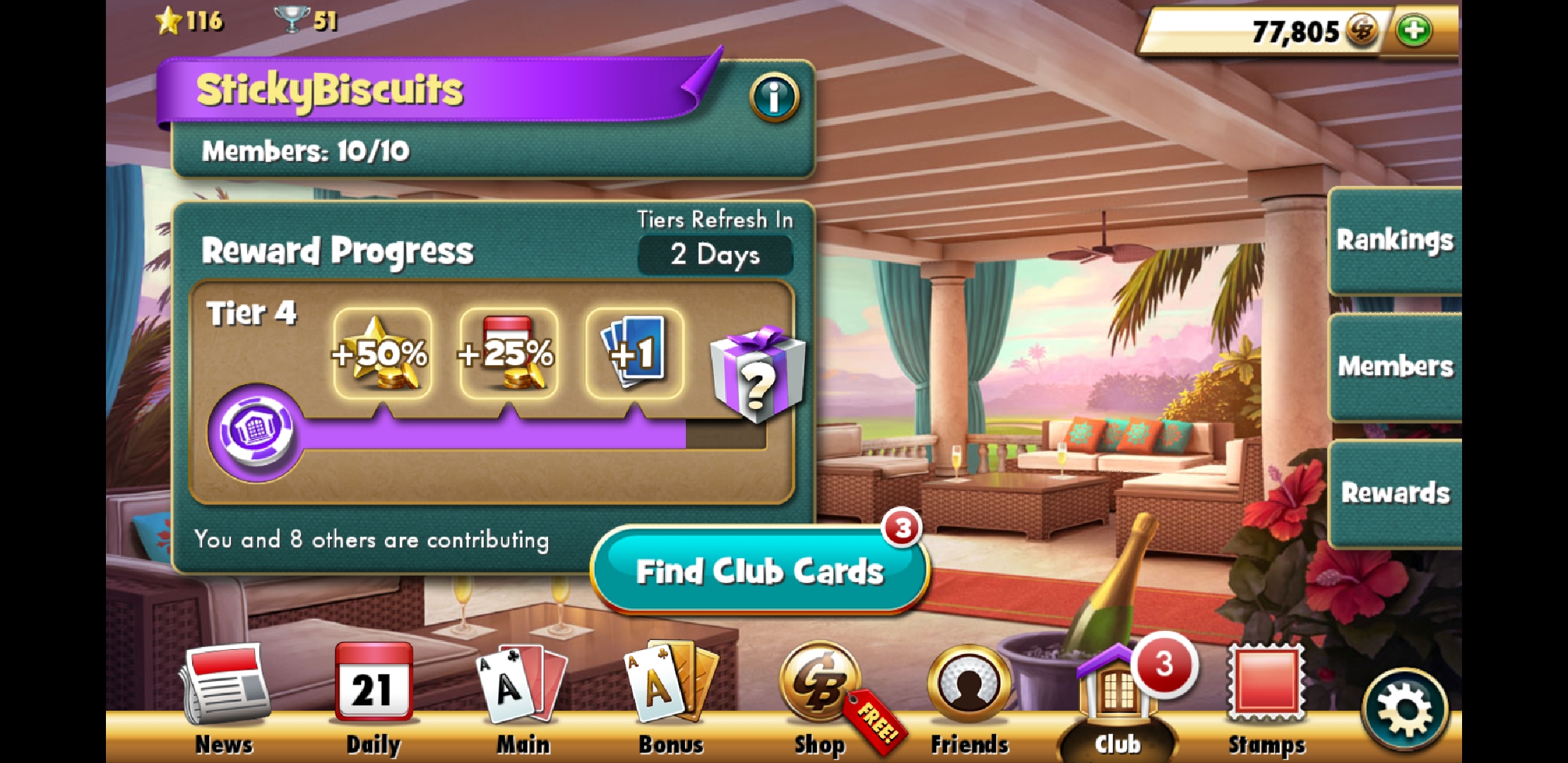Image resolution: width=1568 pixels, height=763 pixels.
Task: Open the club info button
Action: [774, 97]
